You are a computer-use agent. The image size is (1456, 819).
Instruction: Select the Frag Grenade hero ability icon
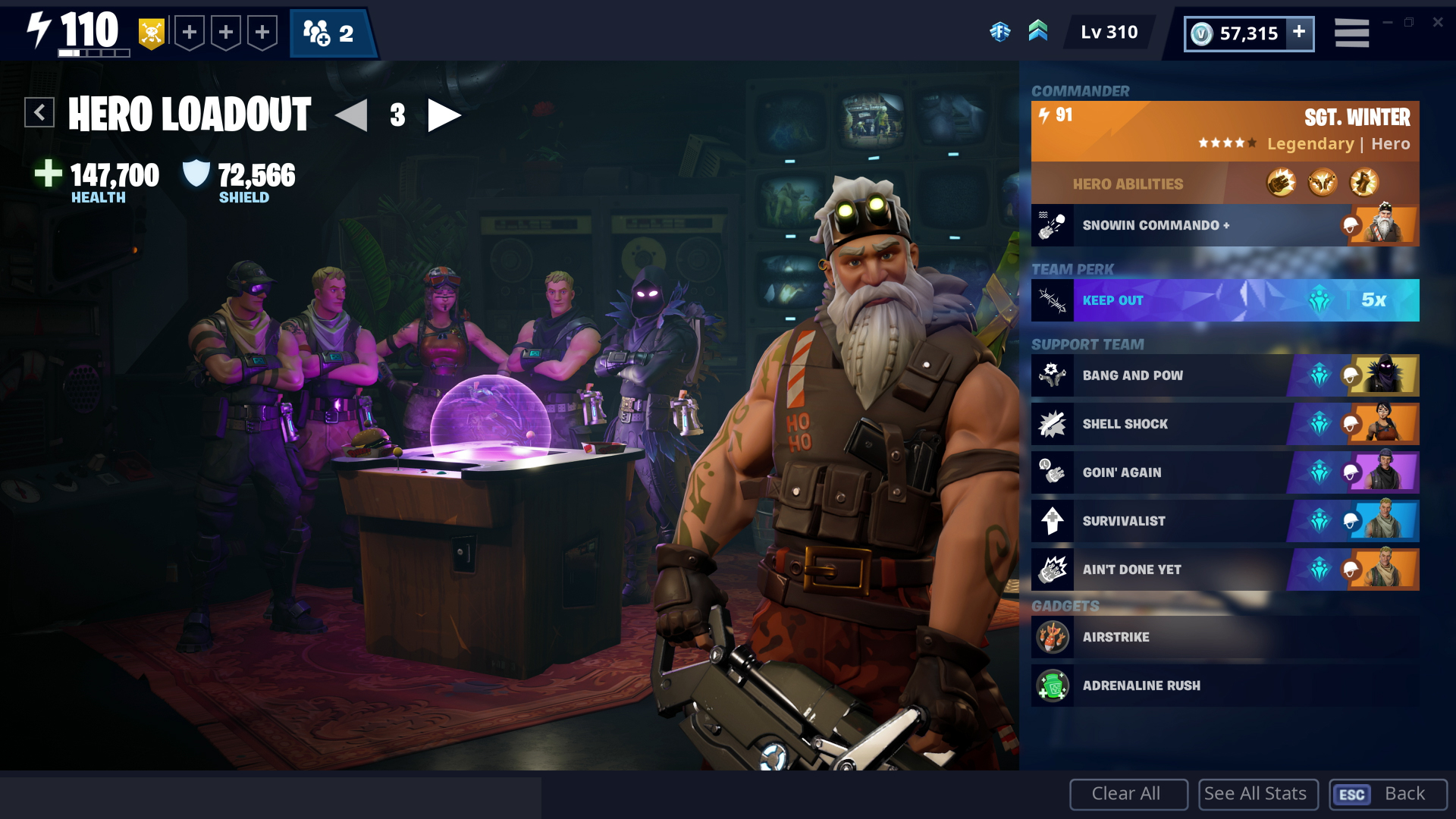pyautogui.click(x=1280, y=182)
